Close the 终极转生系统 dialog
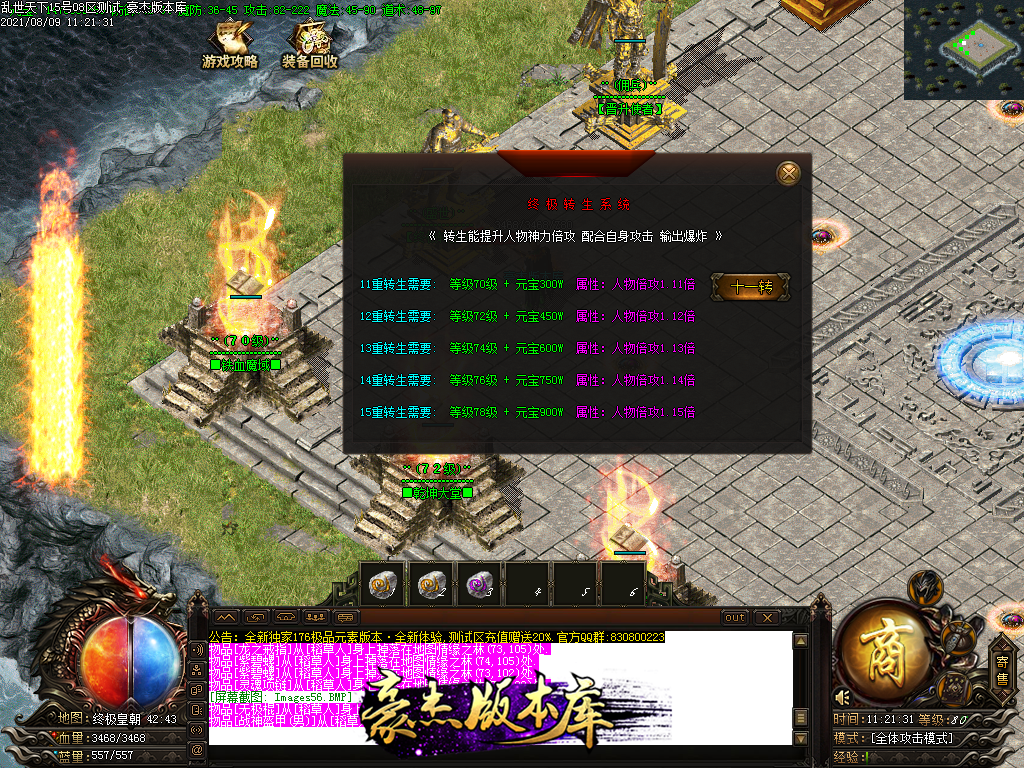 [x=789, y=173]
